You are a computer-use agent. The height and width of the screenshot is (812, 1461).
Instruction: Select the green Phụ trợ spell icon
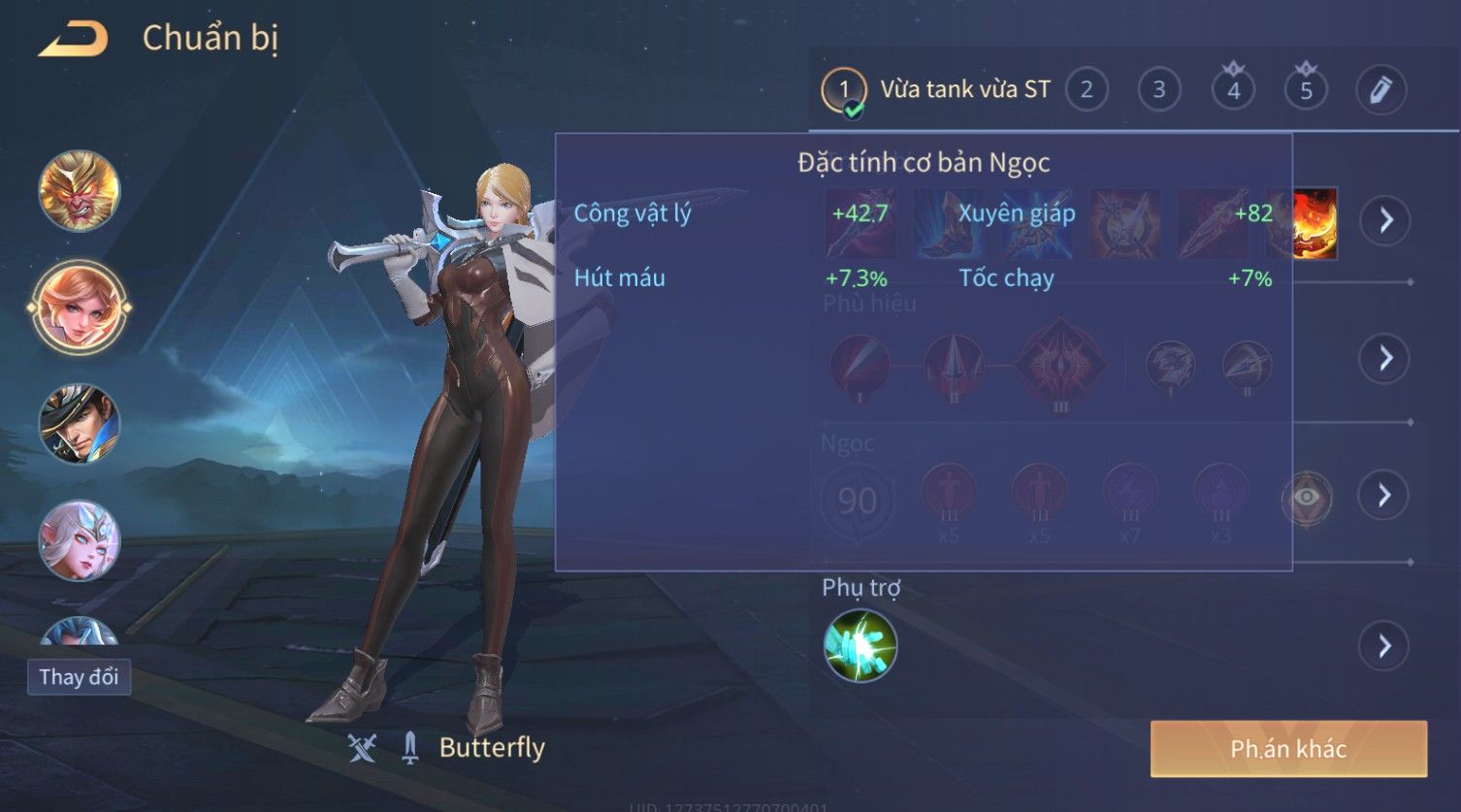click(x=860, y=646)
